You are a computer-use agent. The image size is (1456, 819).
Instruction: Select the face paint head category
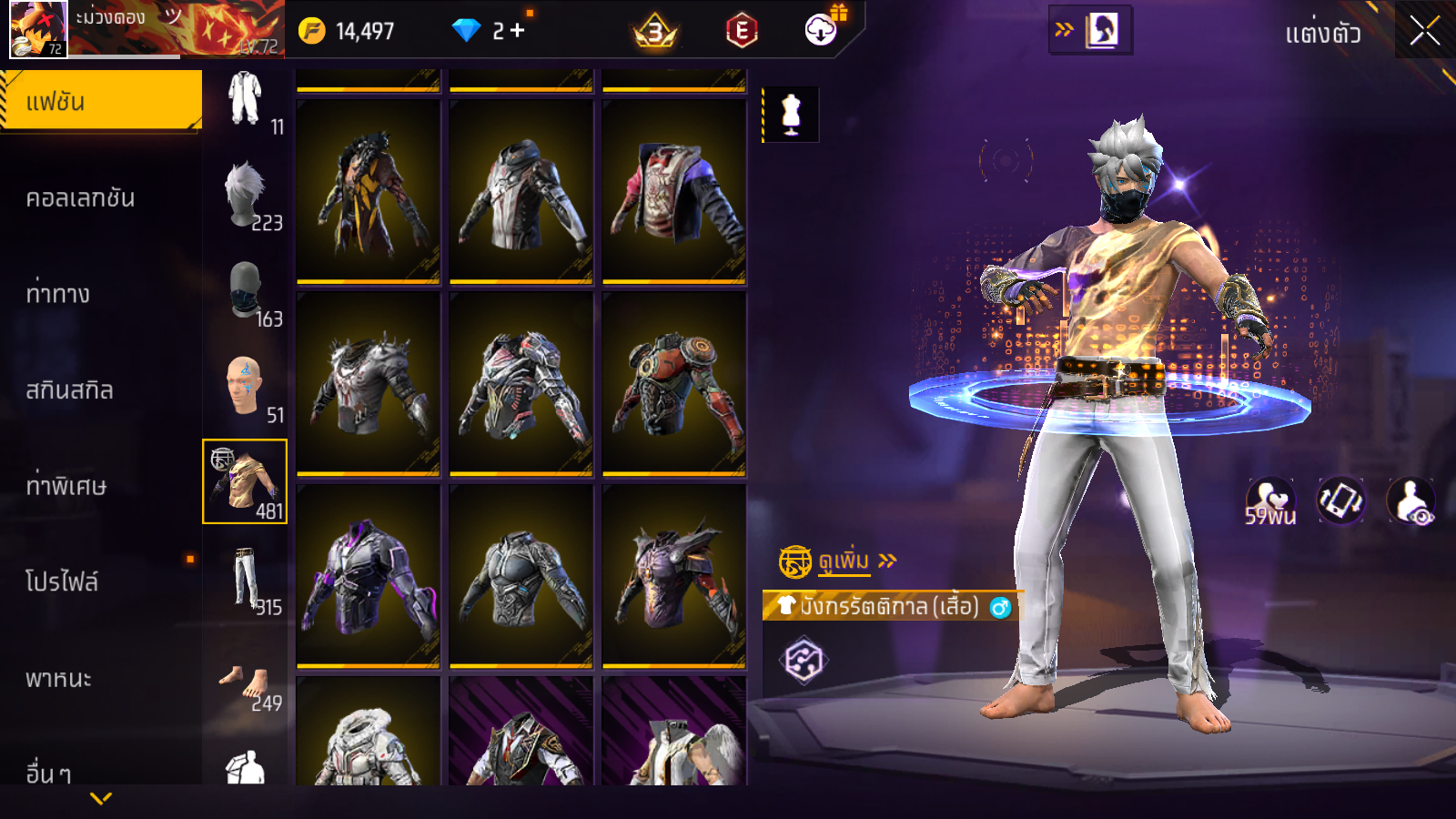point(245,387)
